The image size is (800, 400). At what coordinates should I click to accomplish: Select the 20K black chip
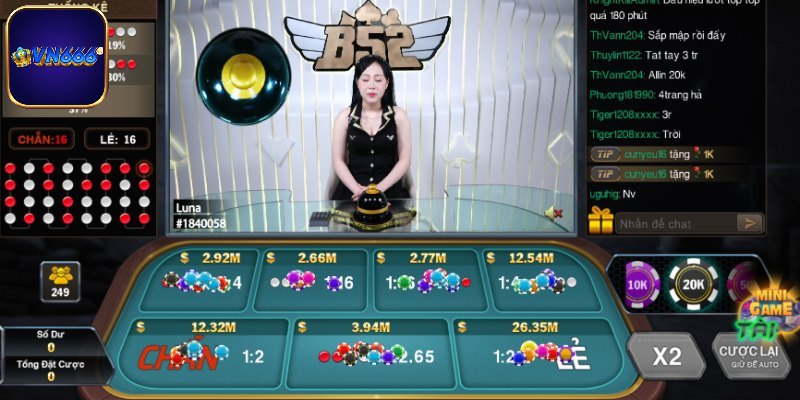[692, 283]
